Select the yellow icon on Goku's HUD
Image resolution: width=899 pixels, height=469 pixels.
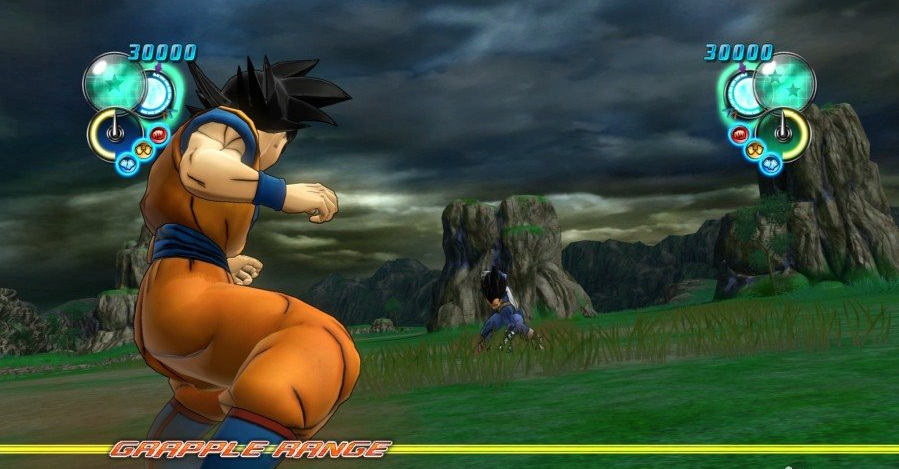(x=142, y=150)
